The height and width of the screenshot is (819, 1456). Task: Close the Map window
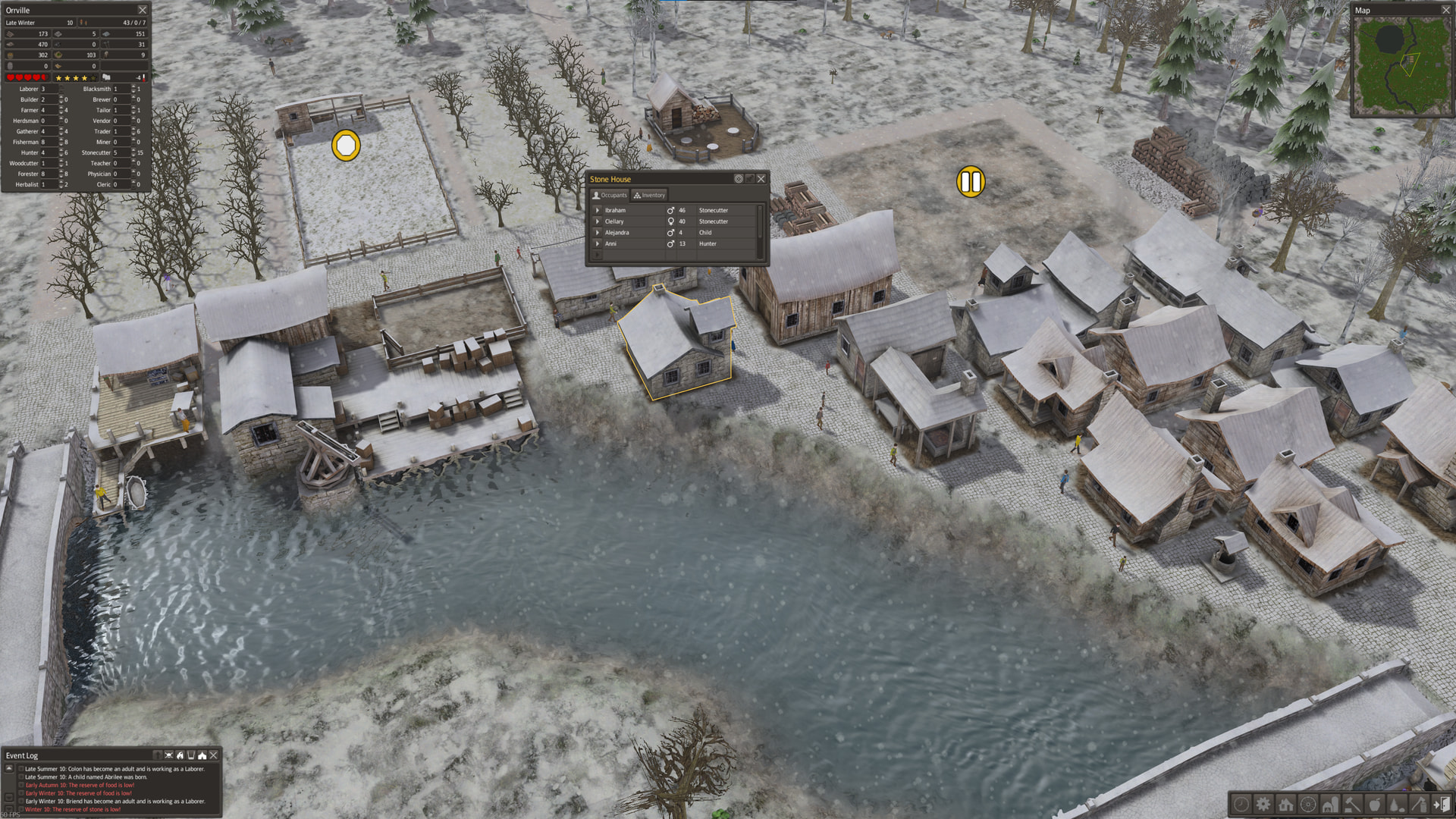pos(1445,10)
